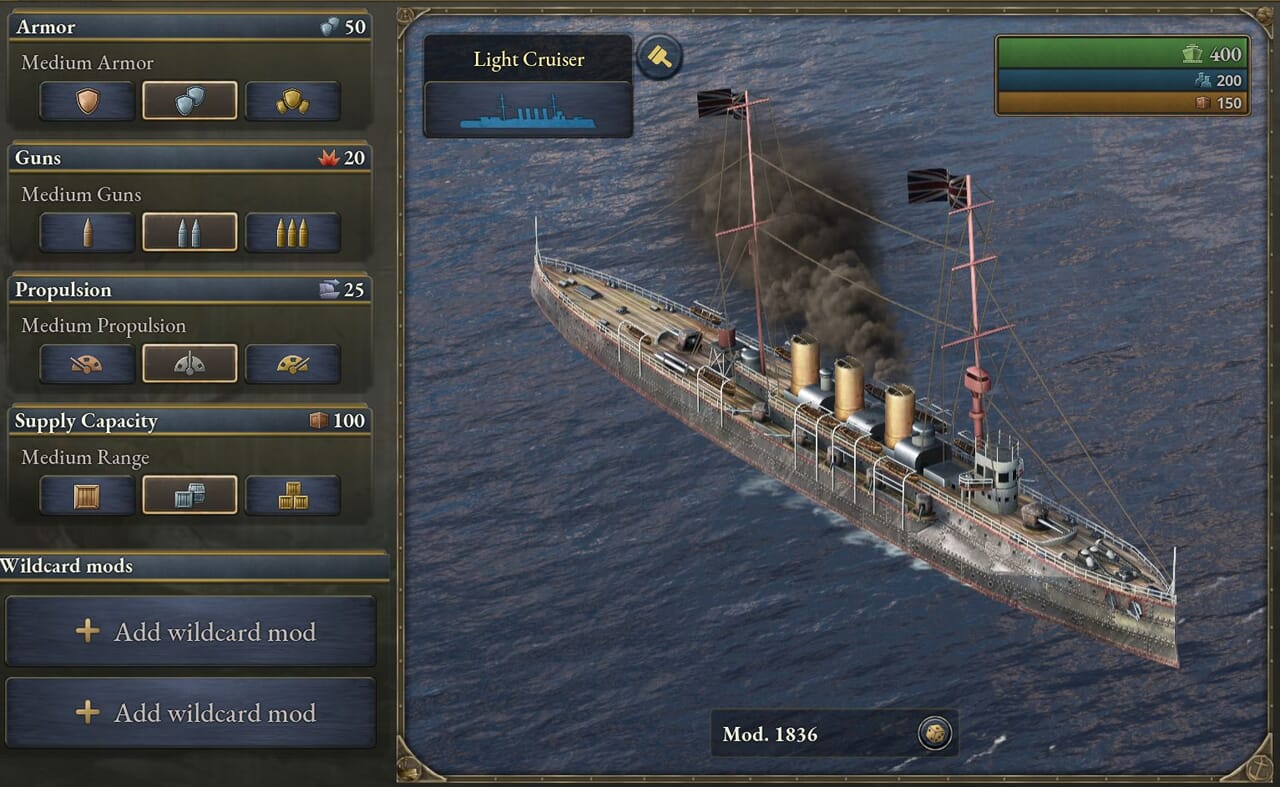
Task: Select the light guns single shell option
Action: (x=87, y=233)
